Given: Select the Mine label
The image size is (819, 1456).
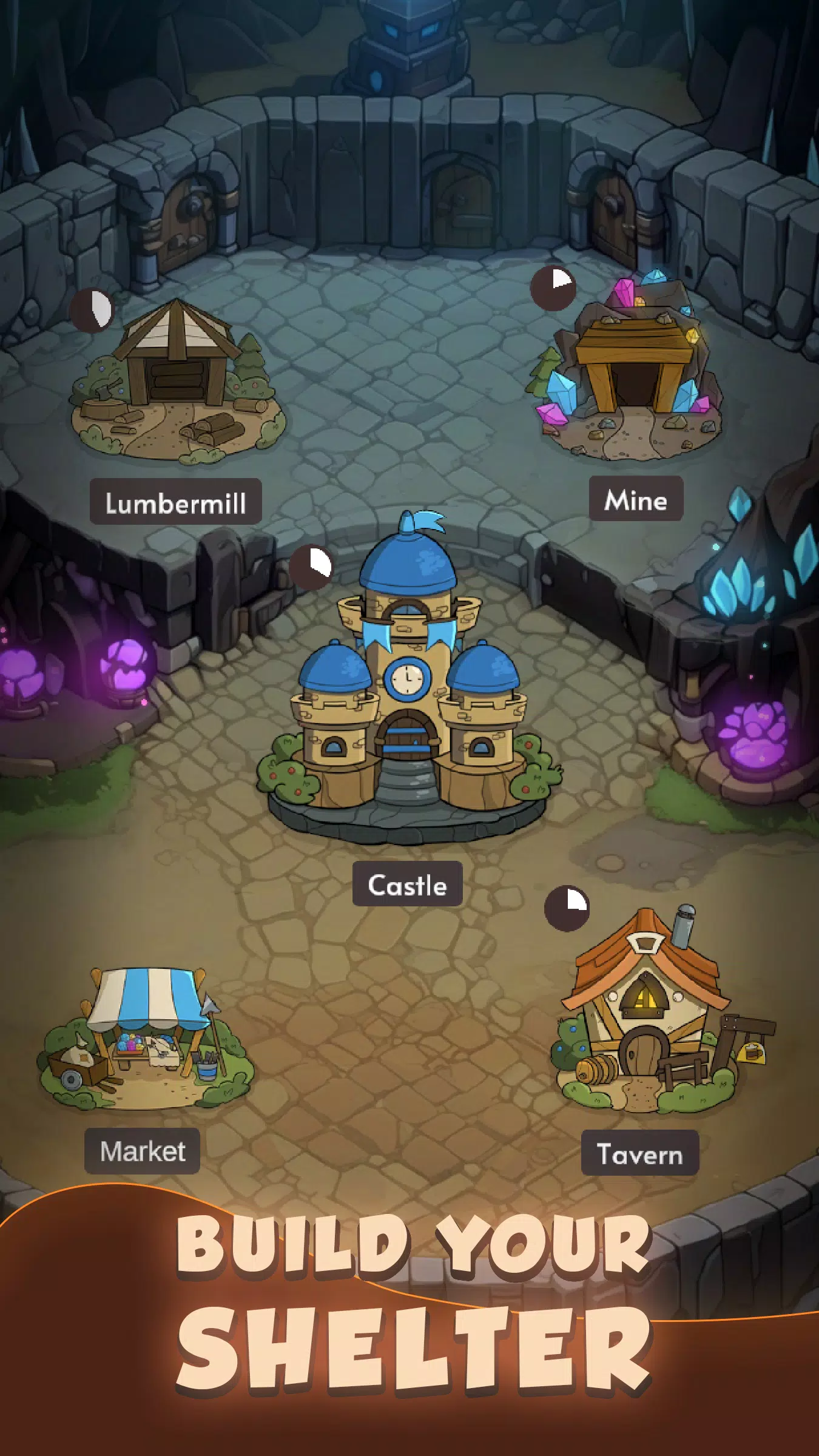Looking at the screenshot, I should (636, 499).
